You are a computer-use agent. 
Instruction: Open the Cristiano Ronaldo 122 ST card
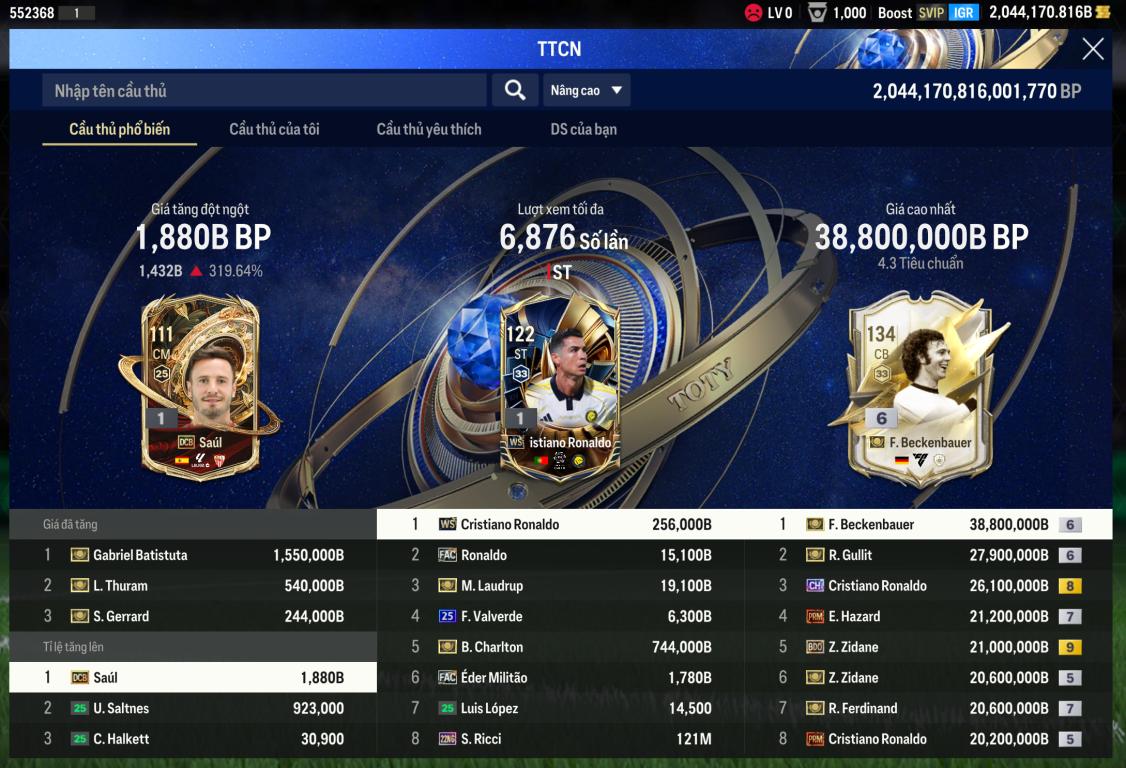point(560,390)
